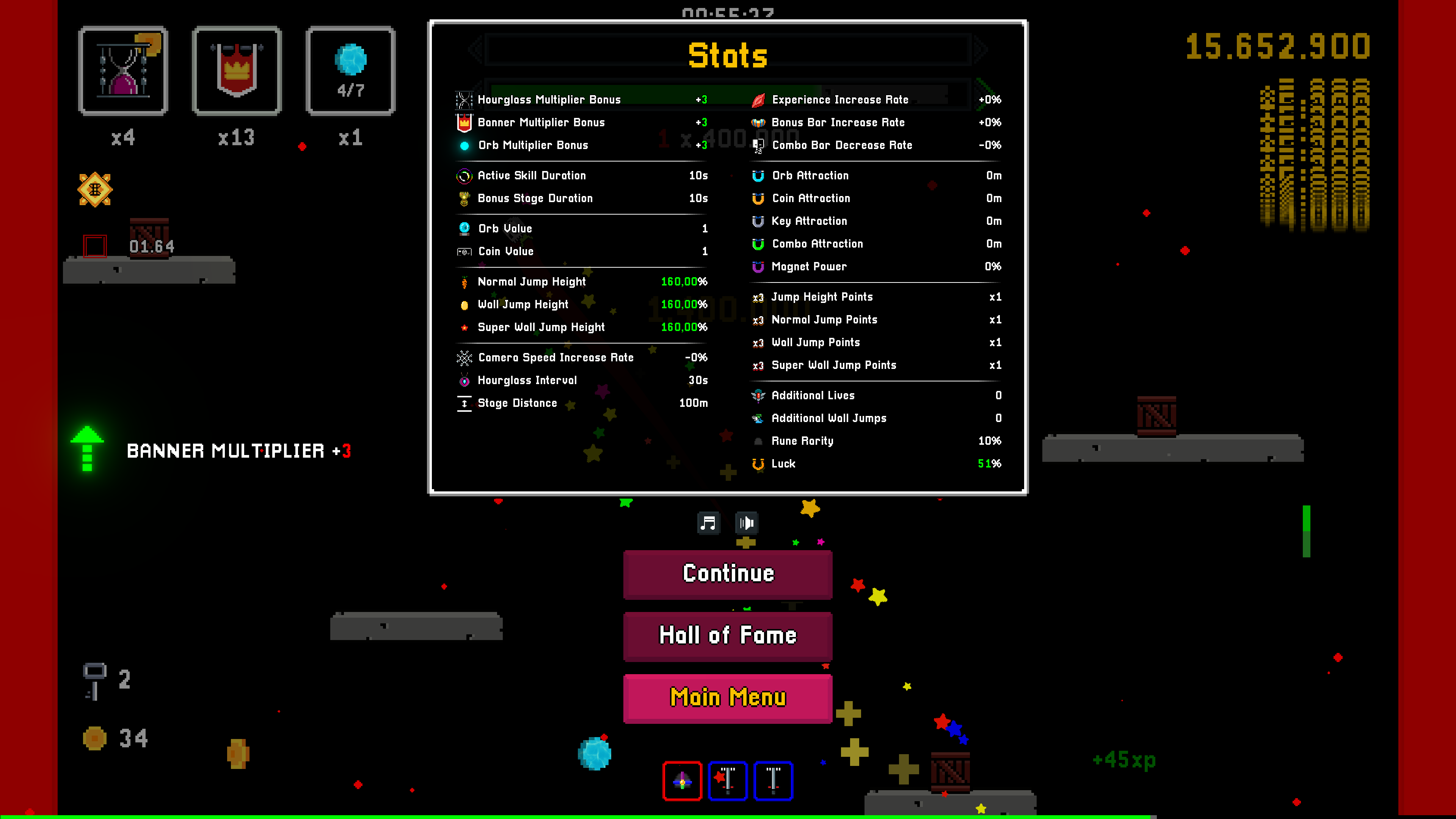This screenshot has height=819, width=1456.
Task: Click the magnet icon beside Orb Attraction
Action: coord(758,175)
